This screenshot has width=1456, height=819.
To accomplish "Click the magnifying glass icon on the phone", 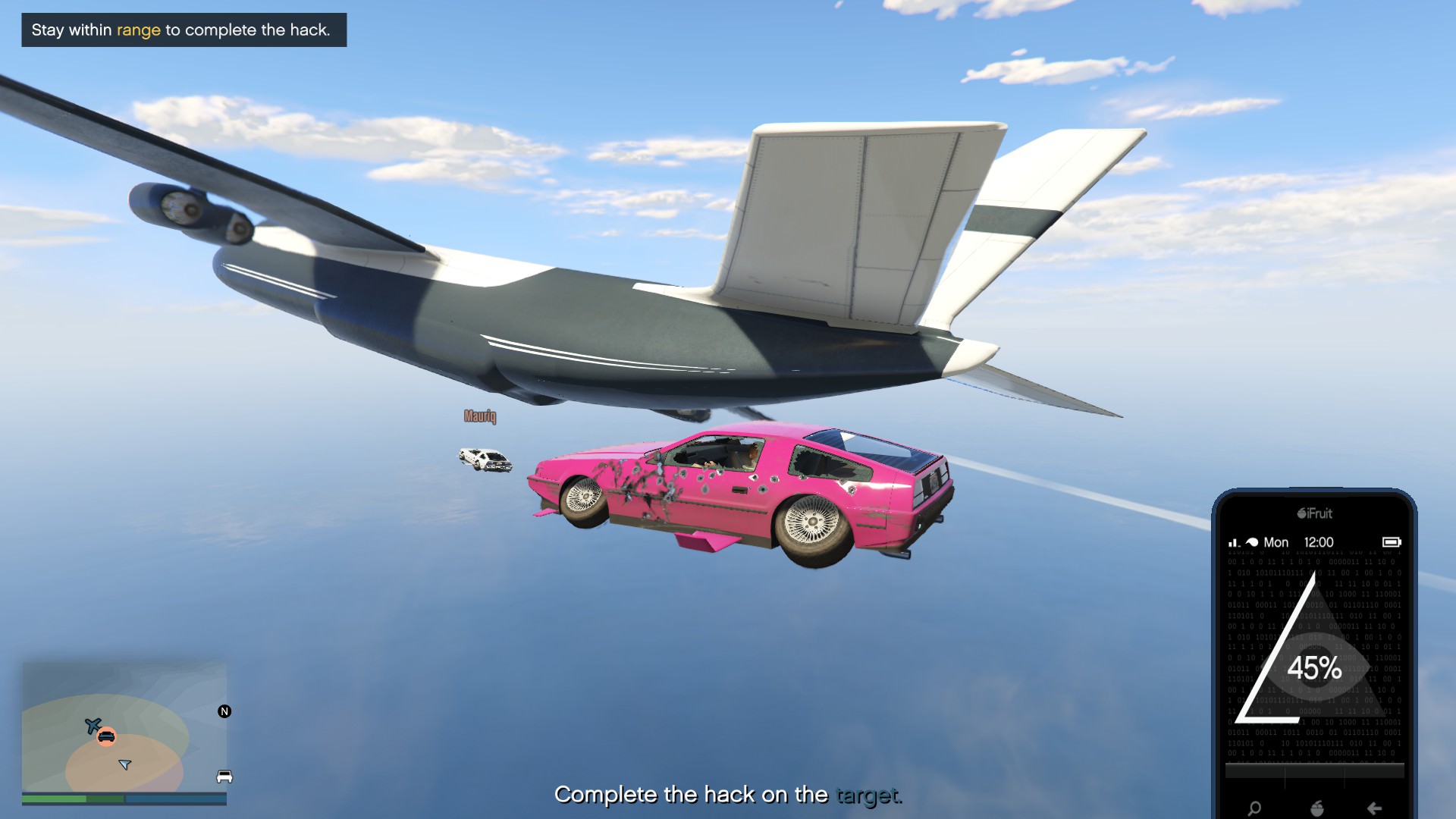I will (1254, 808).
